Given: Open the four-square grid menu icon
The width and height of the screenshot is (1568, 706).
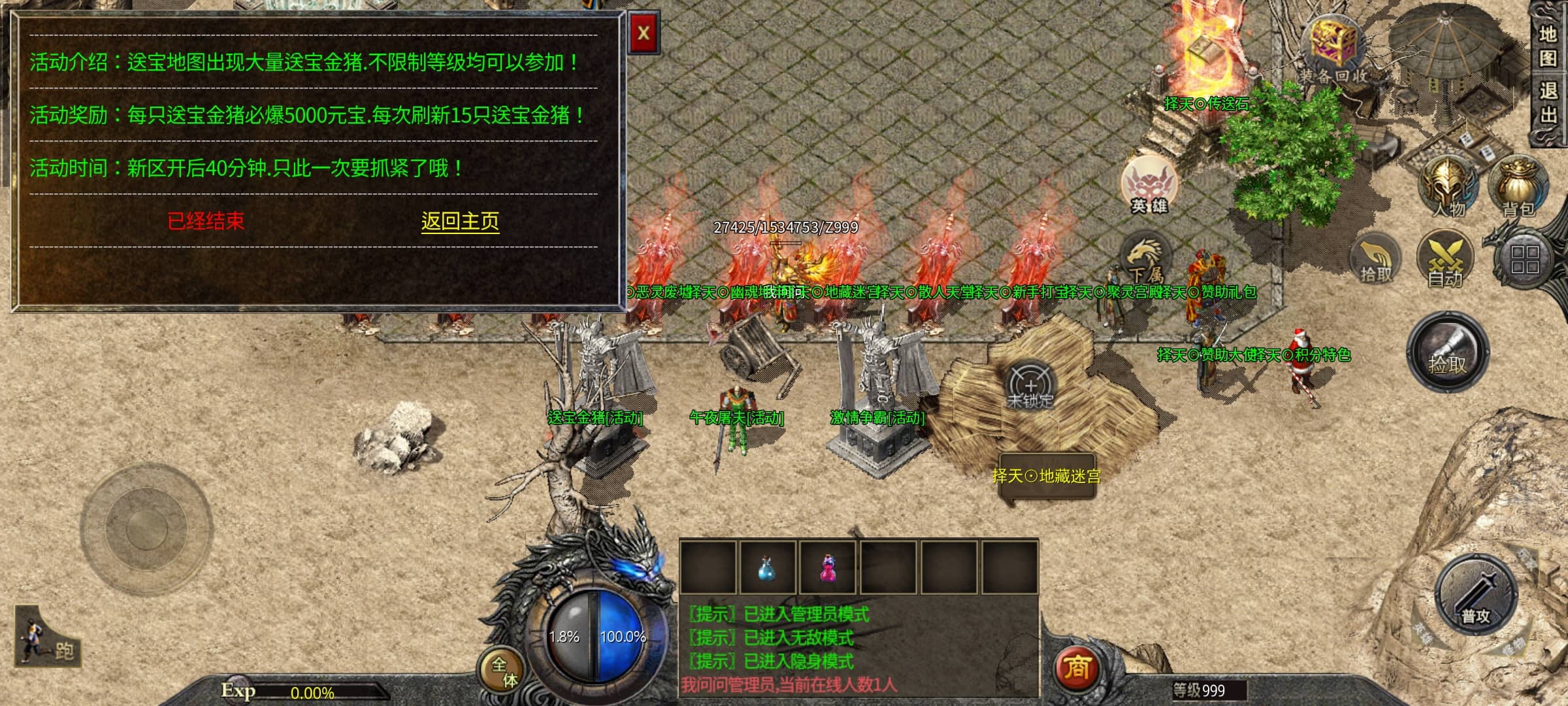Looking at the screenshot, I should 1525,259.
